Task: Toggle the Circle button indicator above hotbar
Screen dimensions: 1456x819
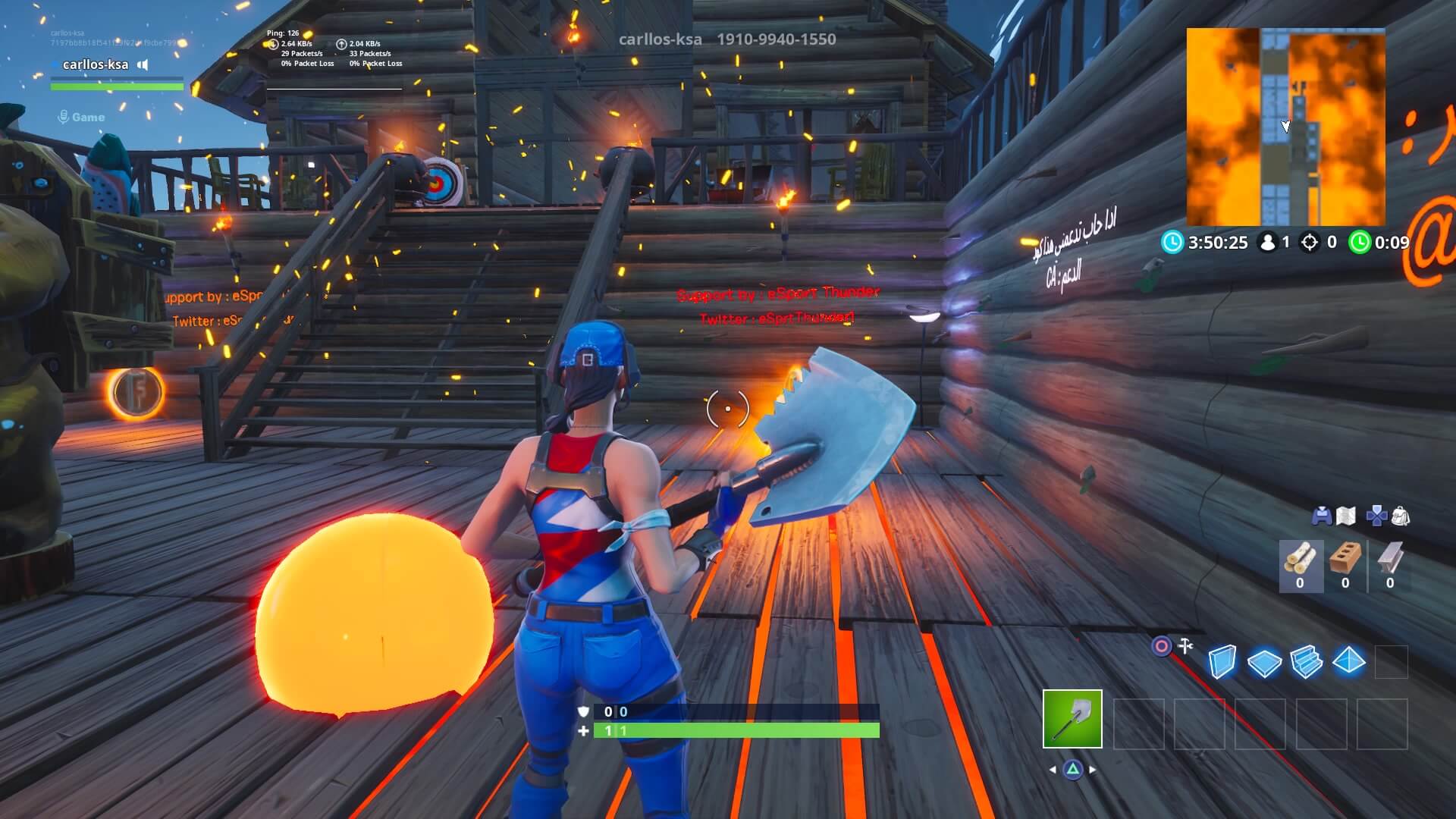Action: (x=1162, y=645)
